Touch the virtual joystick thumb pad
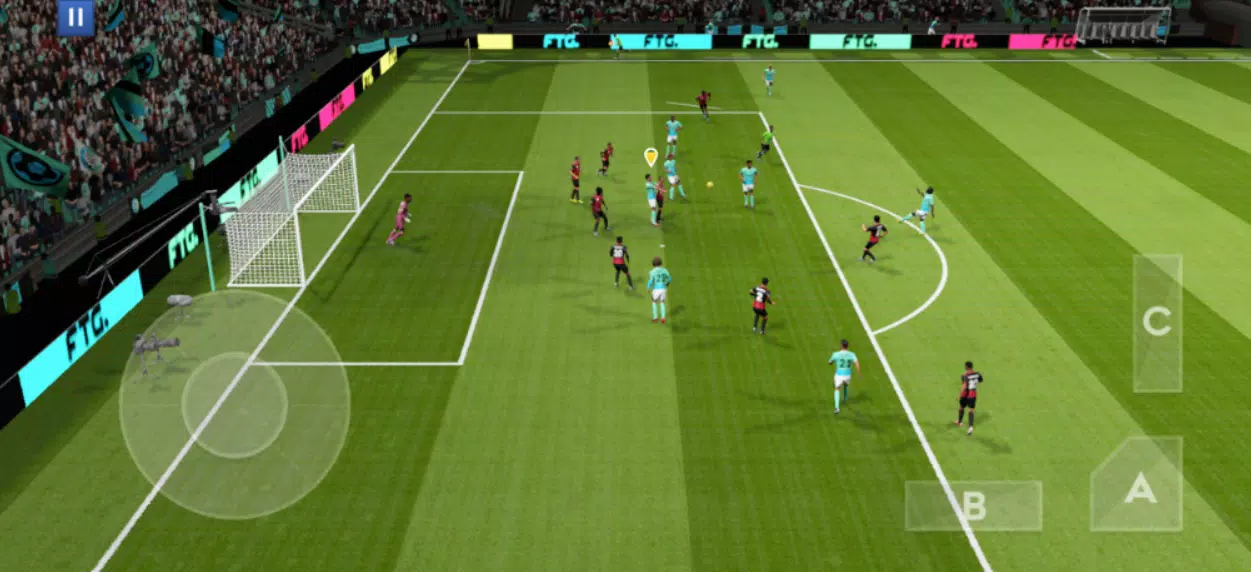Screen dimensions: 1251x572 [235, 405]
